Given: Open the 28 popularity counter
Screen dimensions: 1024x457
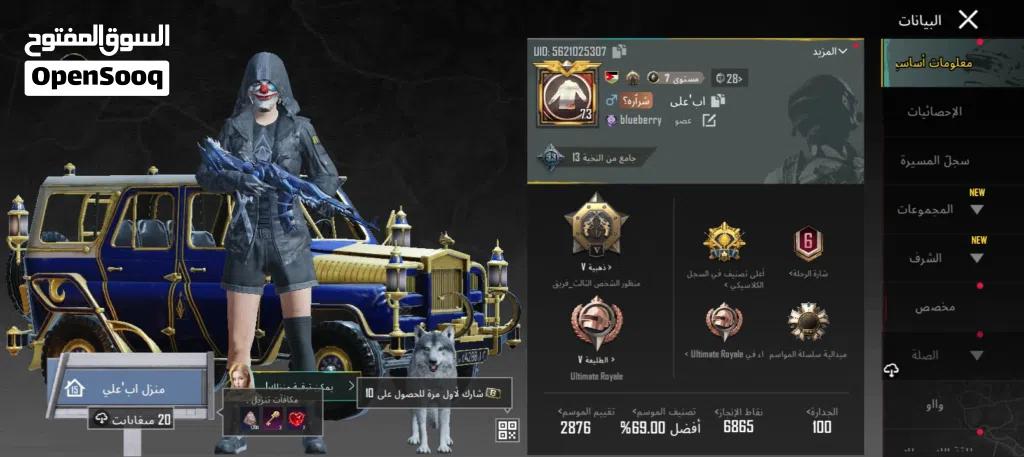Looking at the screenshot, I should coord(729,77).
